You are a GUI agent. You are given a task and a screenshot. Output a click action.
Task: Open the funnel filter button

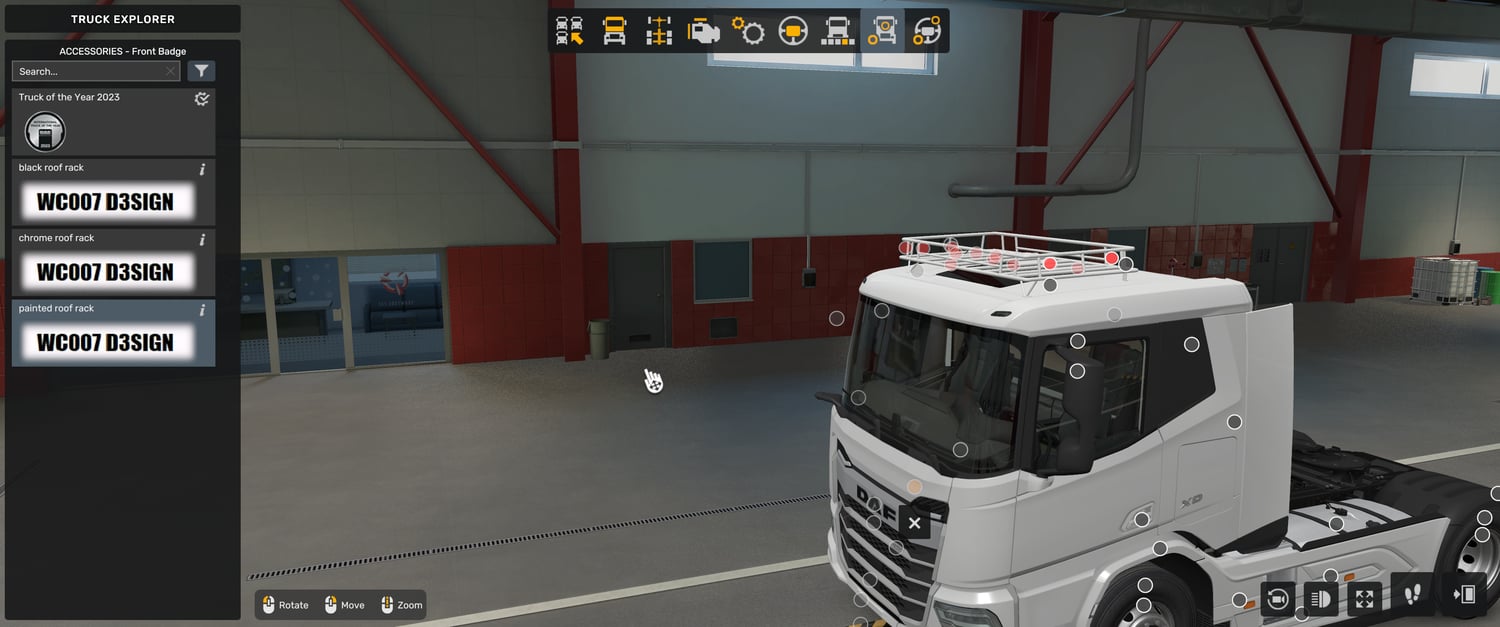(x=202, y=71)
